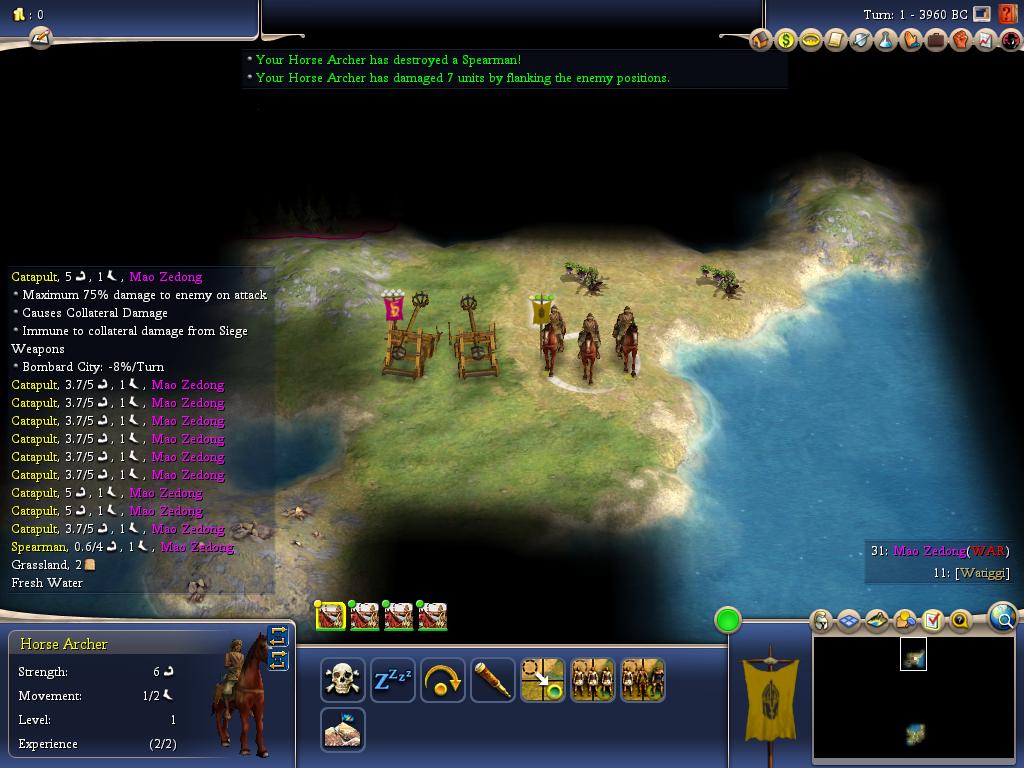Image resolution: width=1024 pixels, height=768 pixels.
Task: Click the red-and-white checklist icon above the minimap
Action: 933,621
